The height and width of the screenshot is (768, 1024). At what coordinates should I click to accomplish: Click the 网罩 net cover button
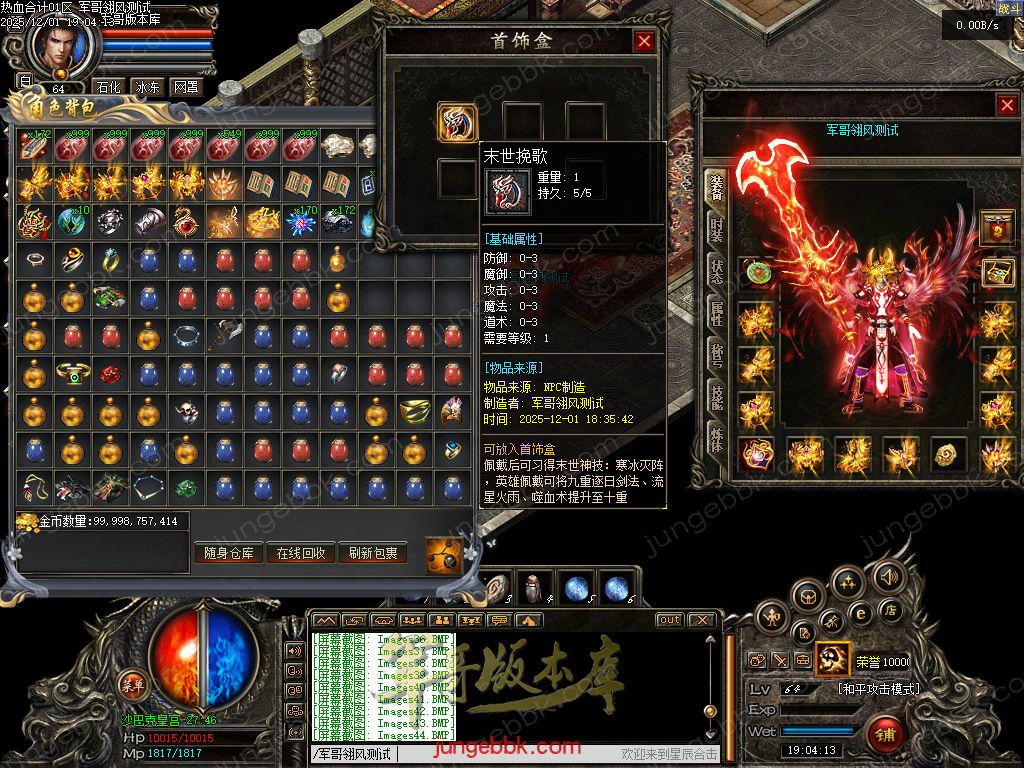point(186,87)
